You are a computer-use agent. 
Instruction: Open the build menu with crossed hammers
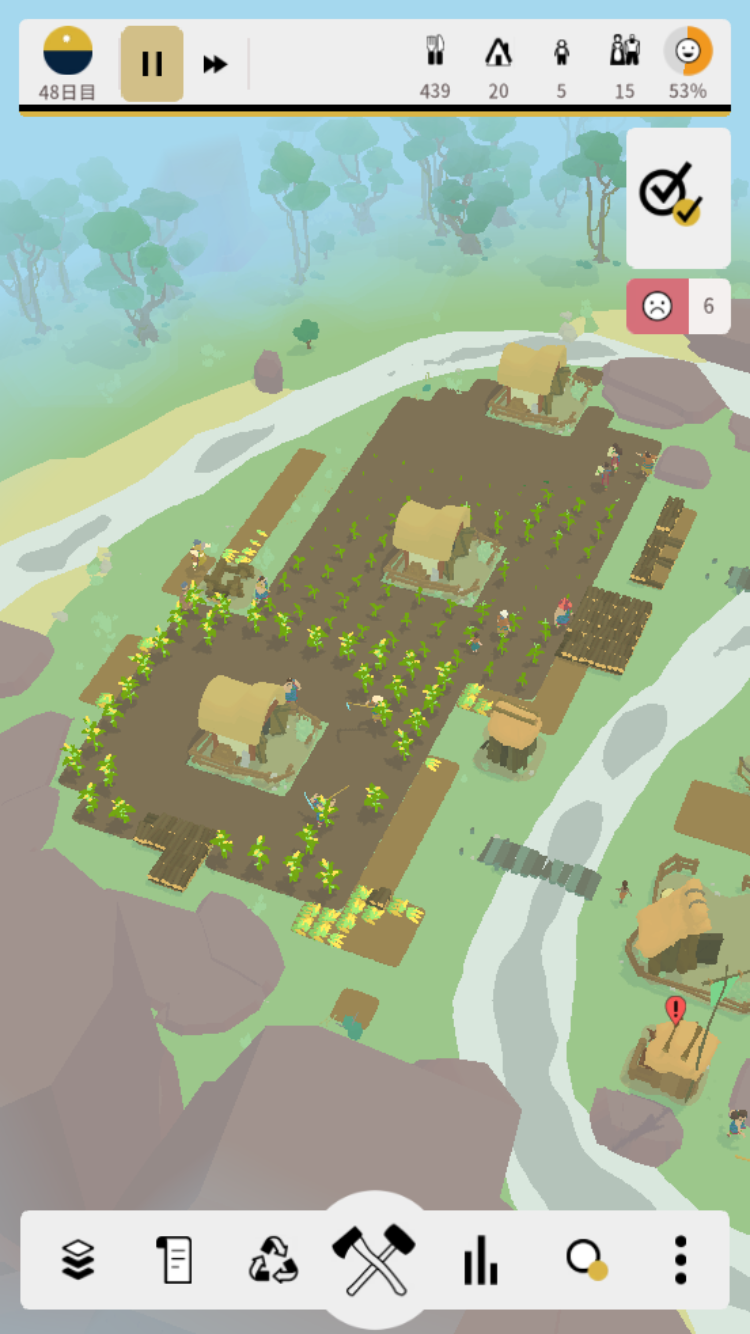pyautogui.click(x=374, y=1257)
